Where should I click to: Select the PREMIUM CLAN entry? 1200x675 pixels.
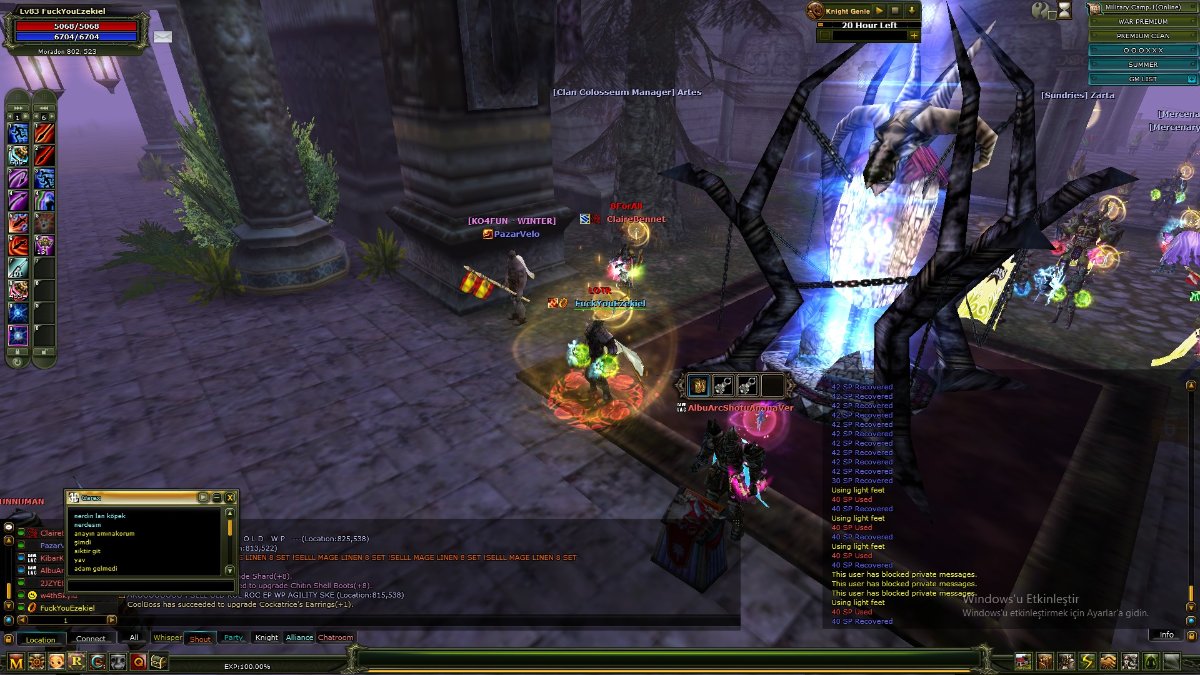(1142, 35)
